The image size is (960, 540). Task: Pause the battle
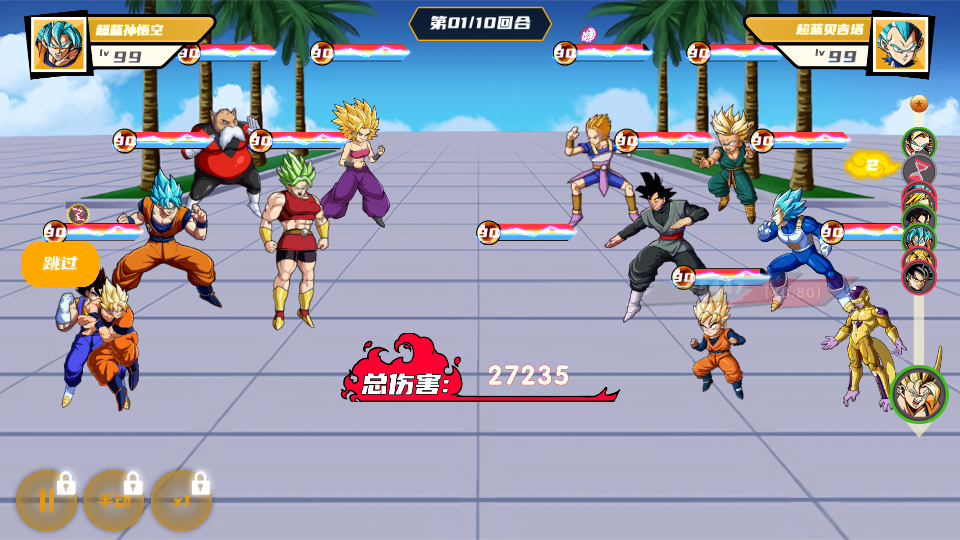tap(46, 500)
